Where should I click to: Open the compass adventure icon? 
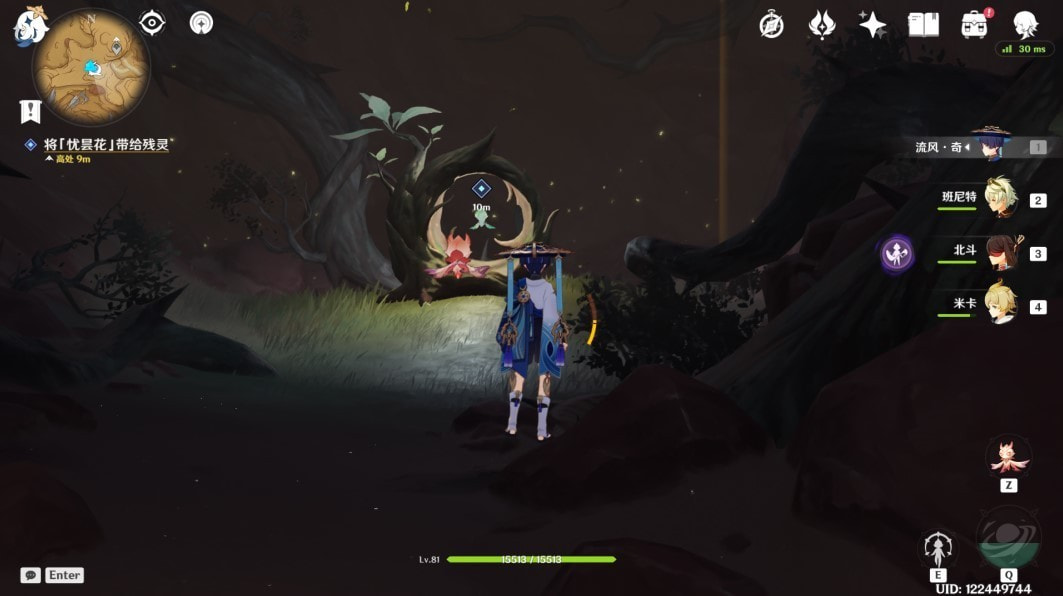771,25
